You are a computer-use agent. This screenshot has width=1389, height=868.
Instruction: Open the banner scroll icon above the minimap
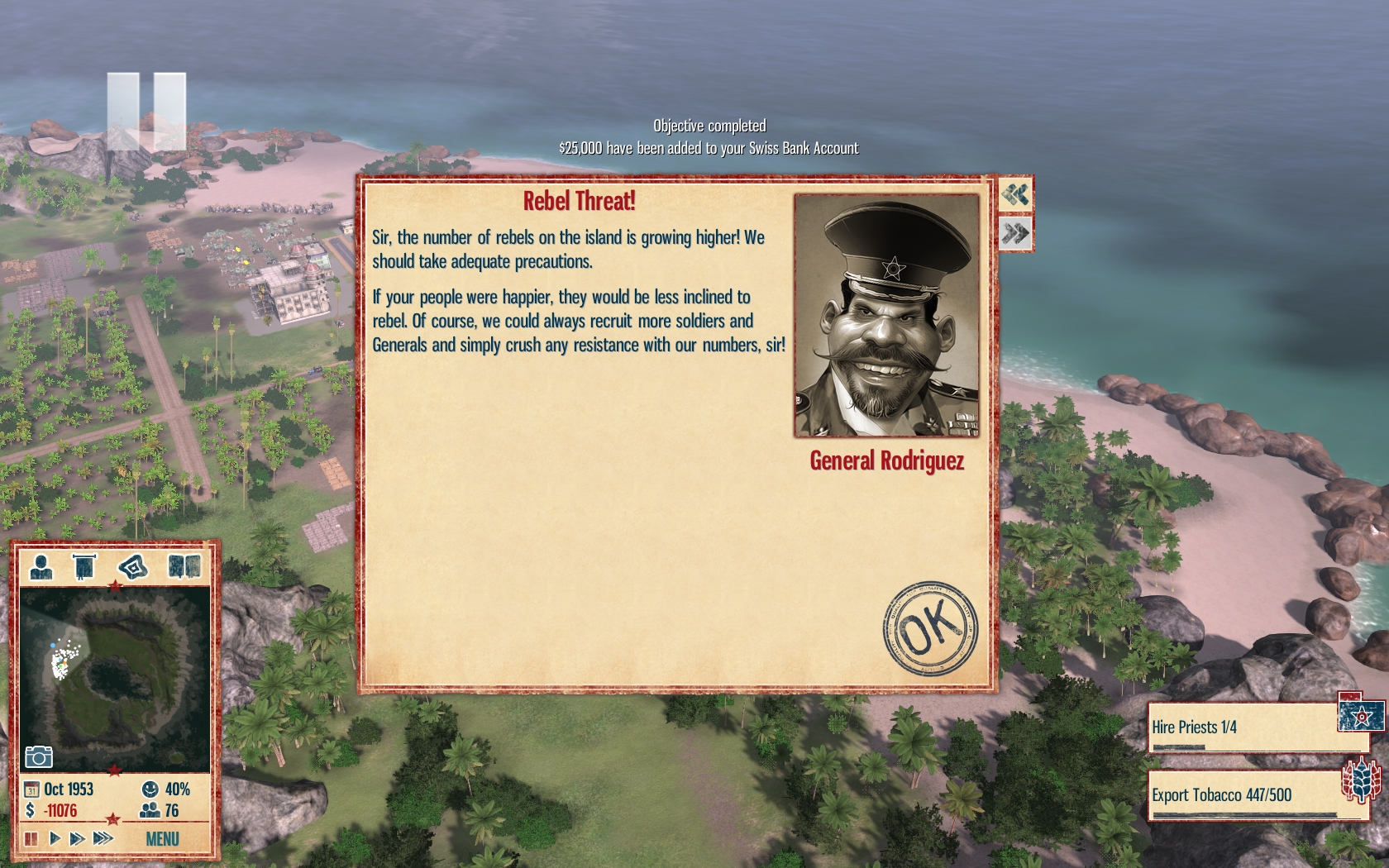(x=84, y=567)
